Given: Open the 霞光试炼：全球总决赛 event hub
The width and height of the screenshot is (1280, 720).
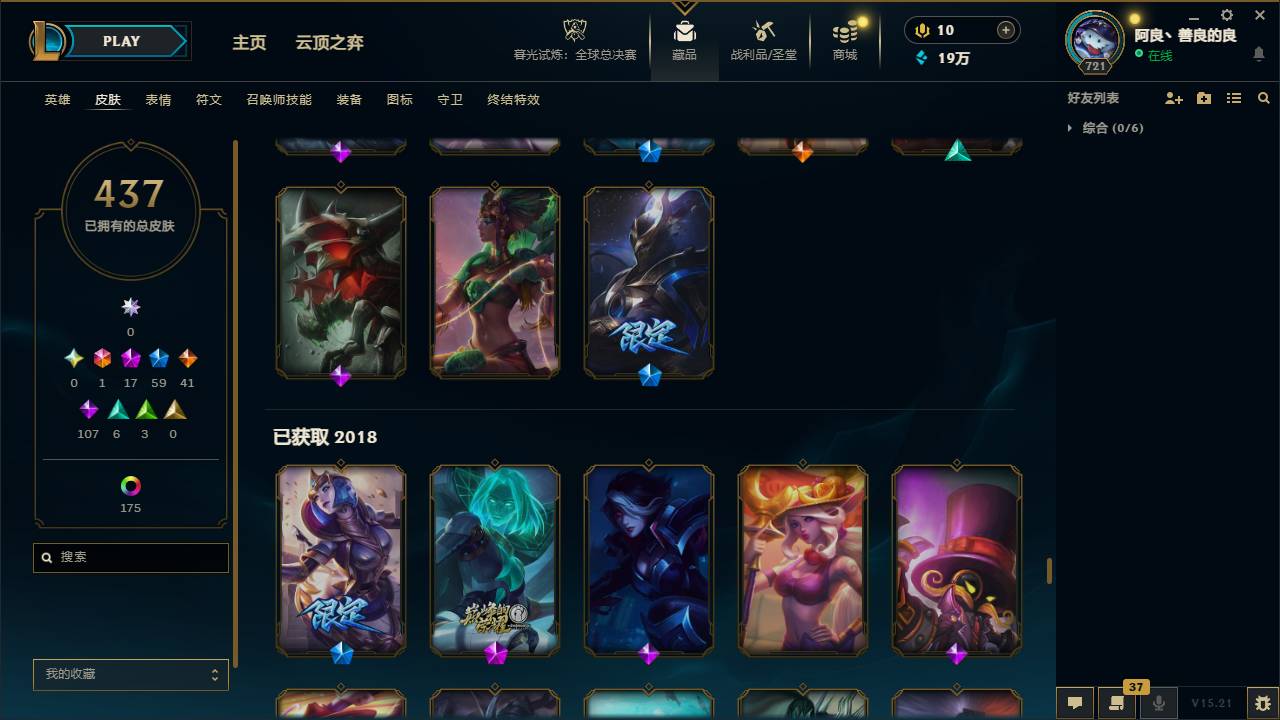Looking at the screenshot, I should (x=574, y=40).
